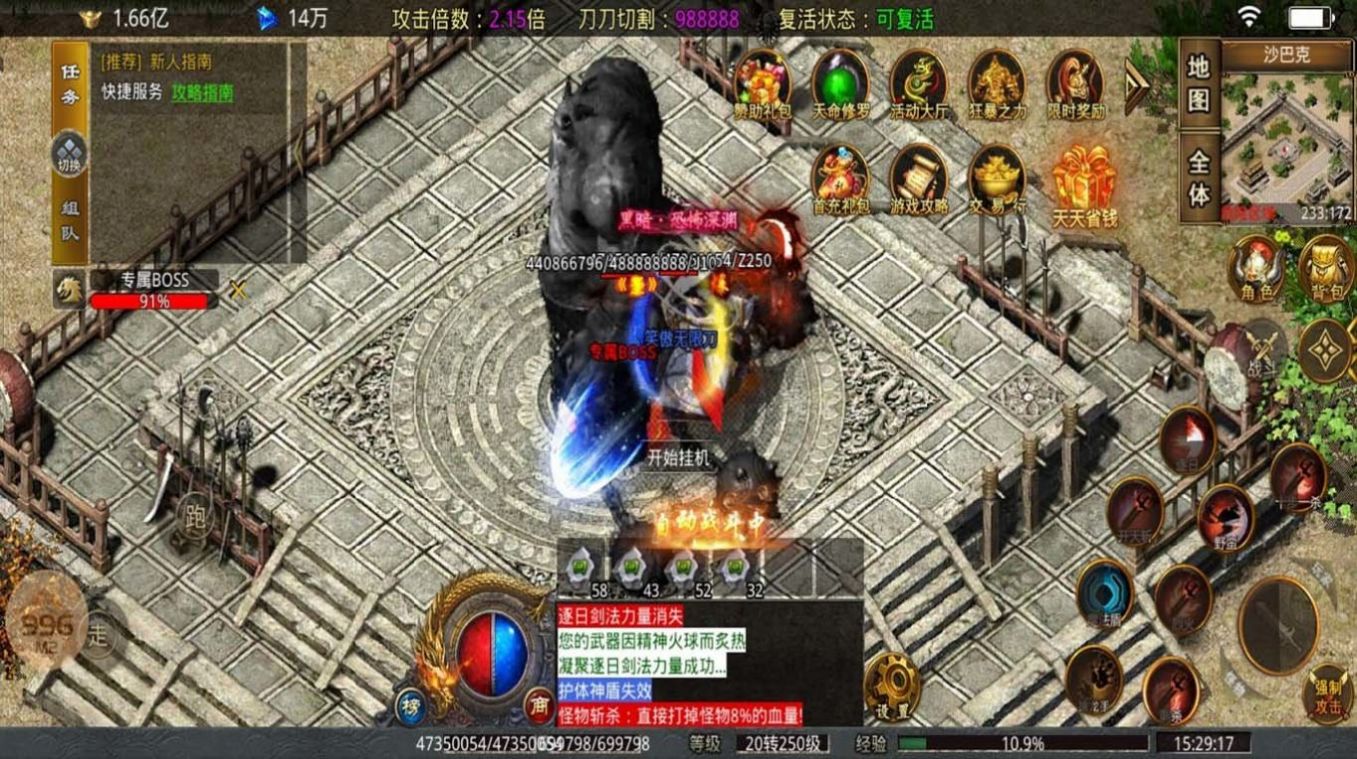Viewport: 1357px width, 759px height.
Task: Toggle the 跑 run mode button
Action: 193,515
